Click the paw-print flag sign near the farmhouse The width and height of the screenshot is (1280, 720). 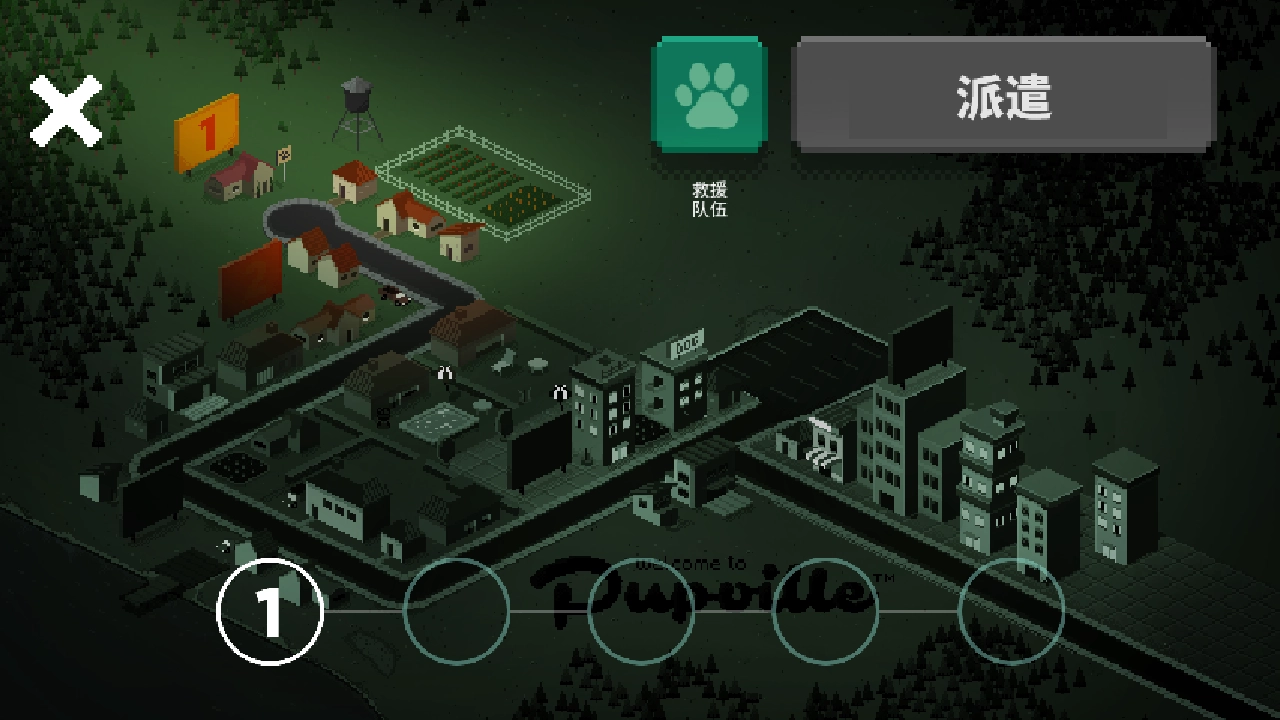(284, 155)
